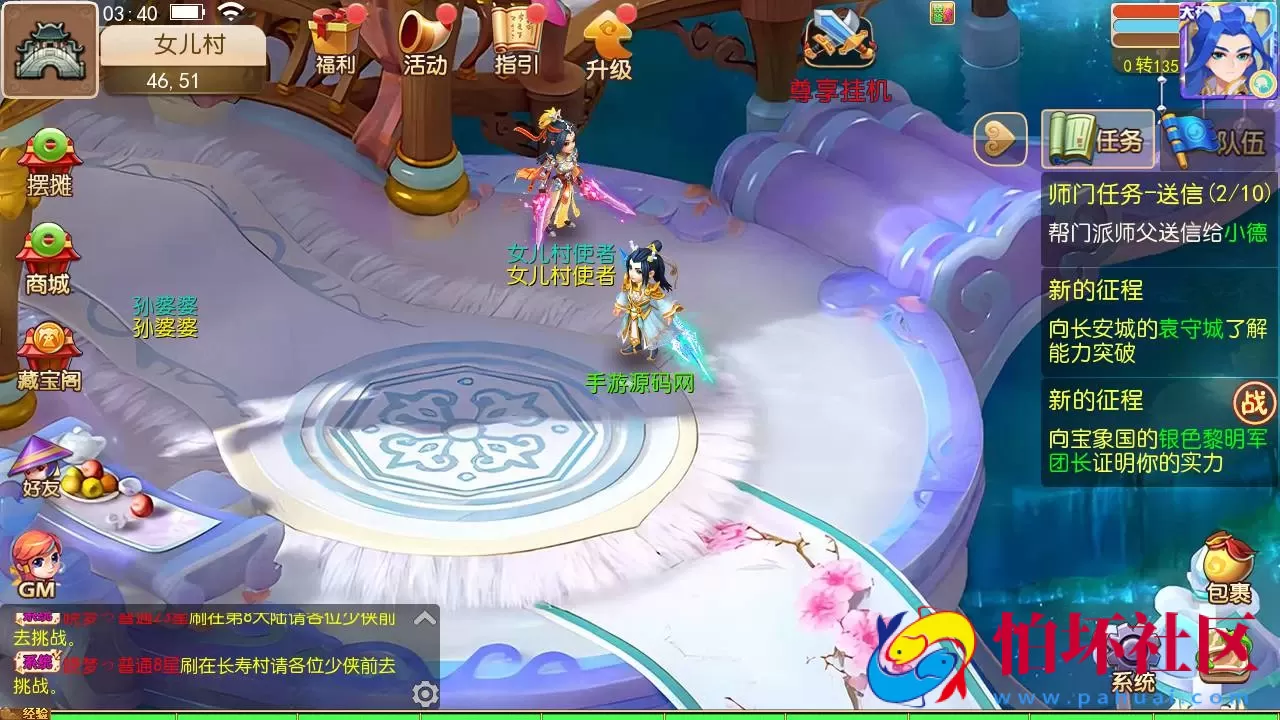The width and height of the screenshot is (1280, 720).
Task: Switch to the 任务 quest tab
Action: click(x=1100, y=140)
